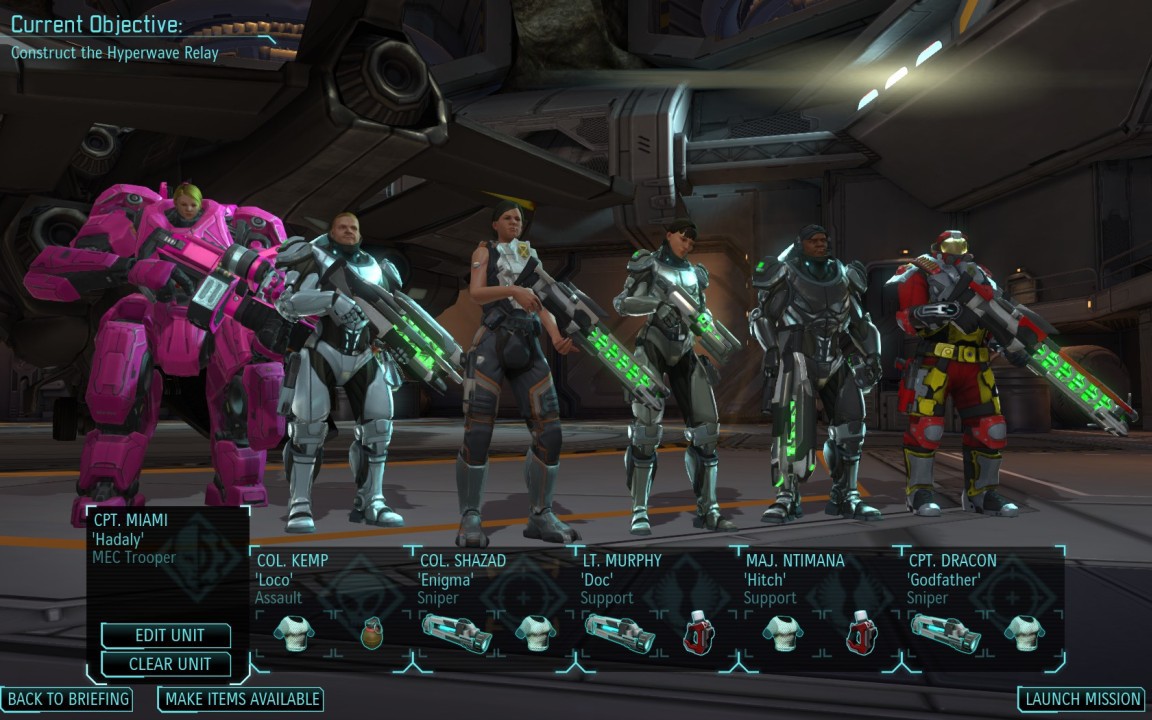1152x720 pixels.
Task: Open Edit Unit for Cpt. Miami
Action: click(x=166, y=636)
